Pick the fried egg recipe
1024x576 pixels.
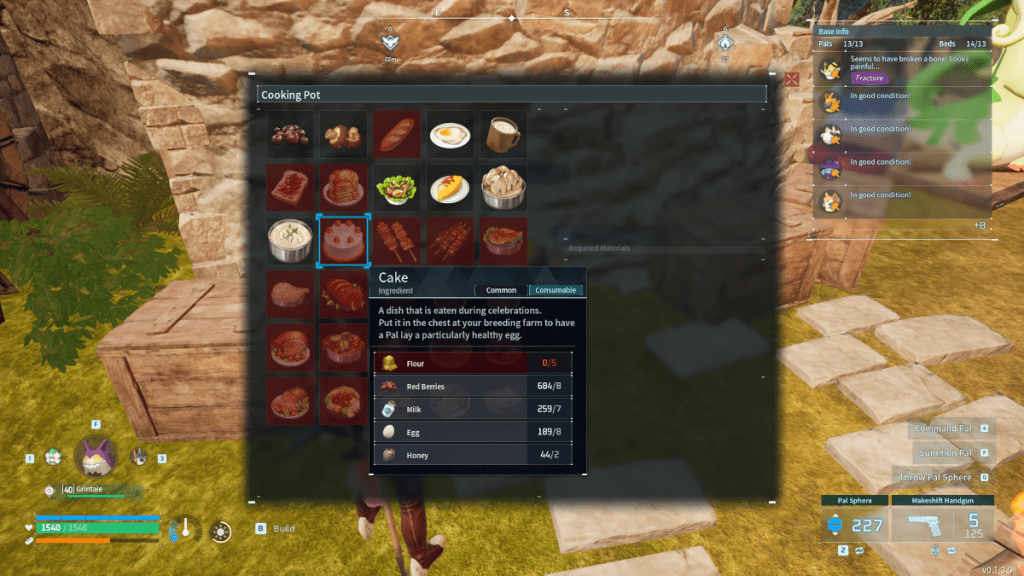coord(450,134)
